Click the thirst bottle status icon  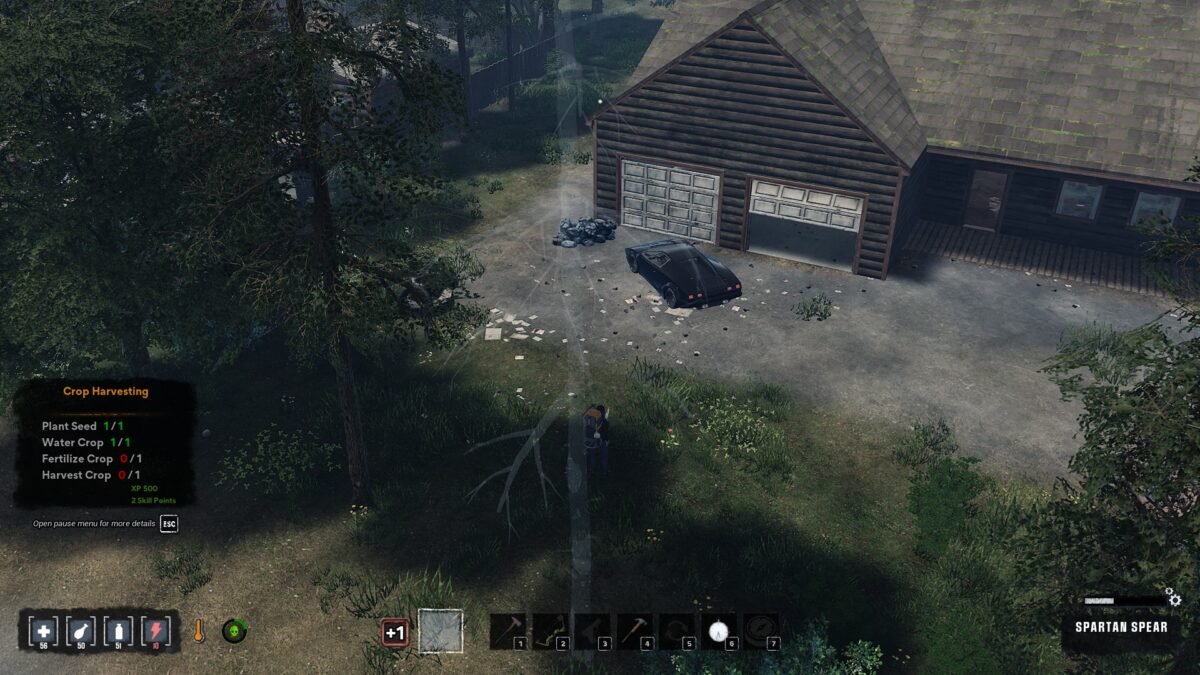118,631
